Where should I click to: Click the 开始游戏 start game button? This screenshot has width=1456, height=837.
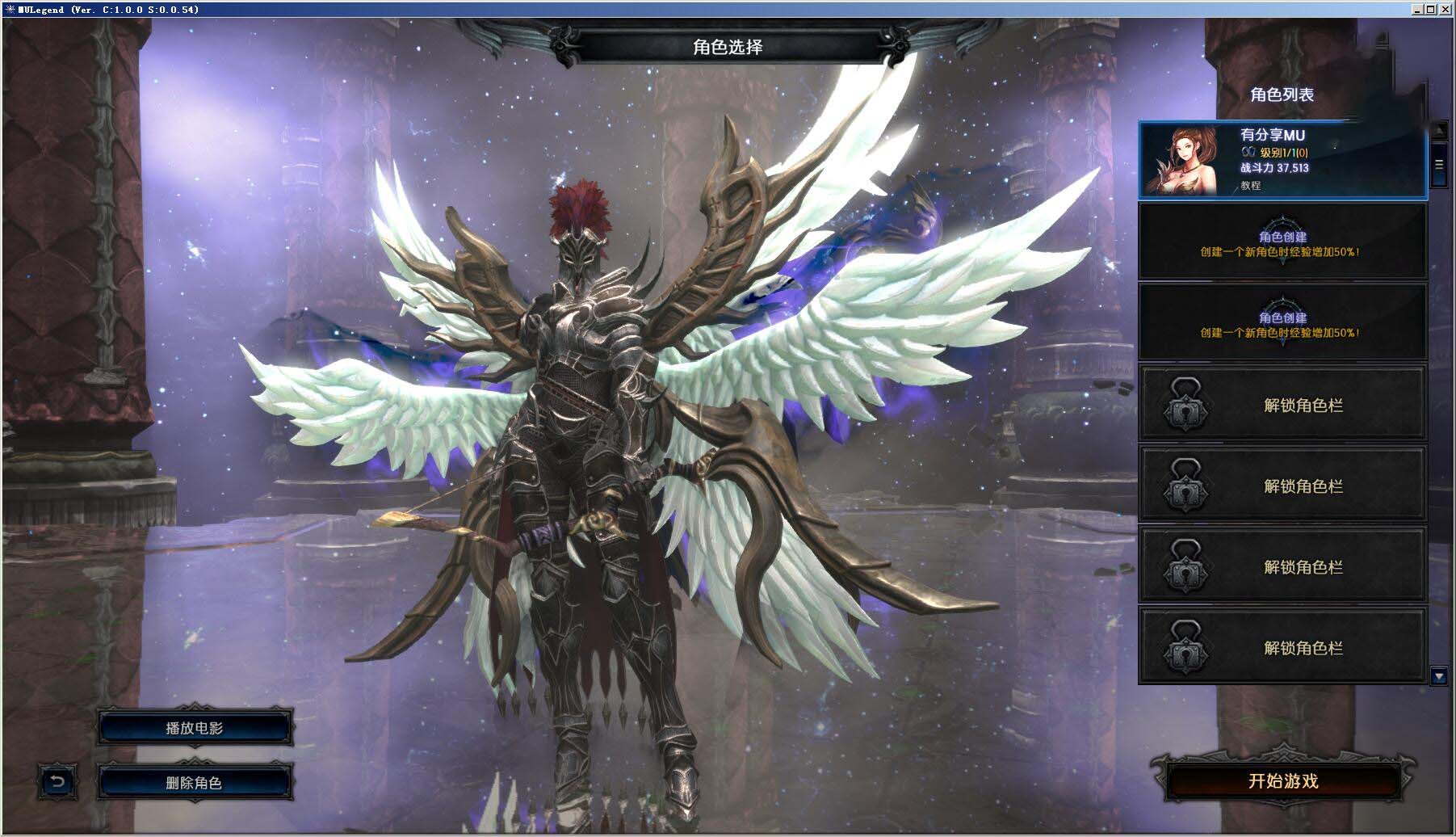[x=1282, y=782]
